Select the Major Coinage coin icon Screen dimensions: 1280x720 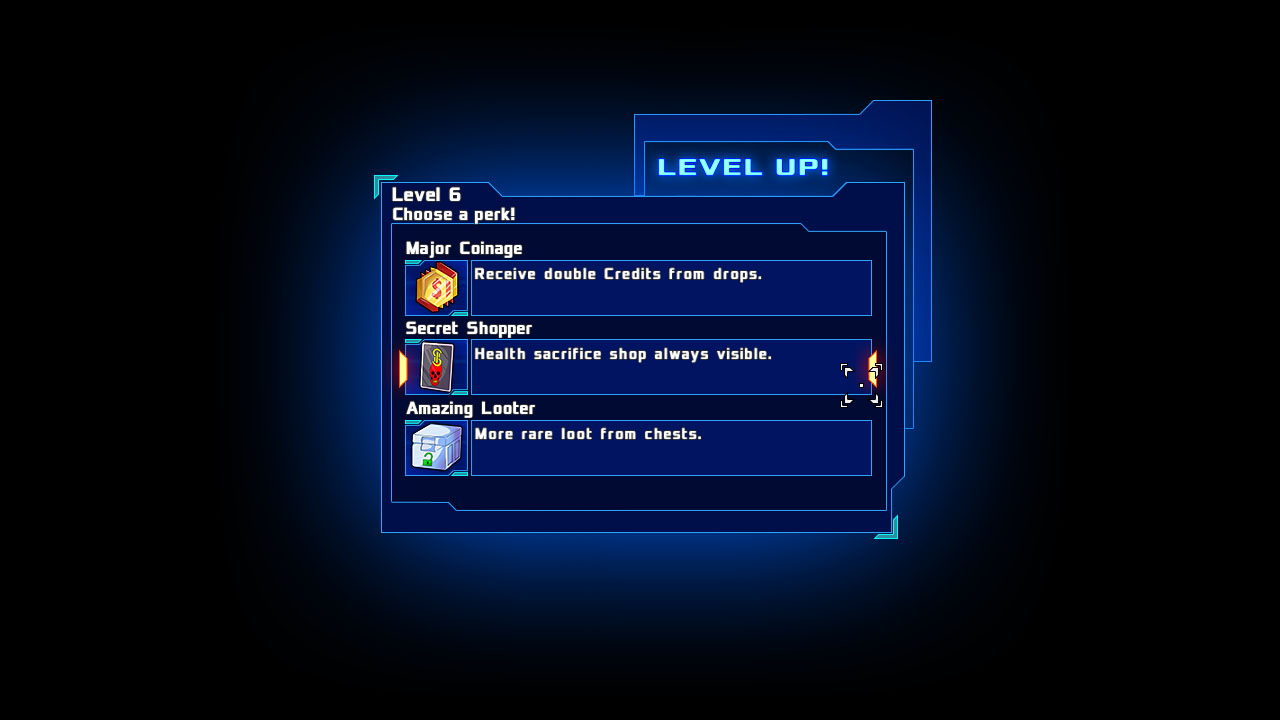[436, 288]
